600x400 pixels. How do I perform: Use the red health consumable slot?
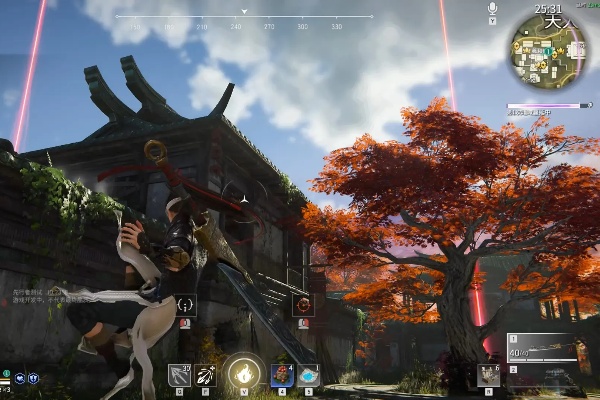coord(281,375)
